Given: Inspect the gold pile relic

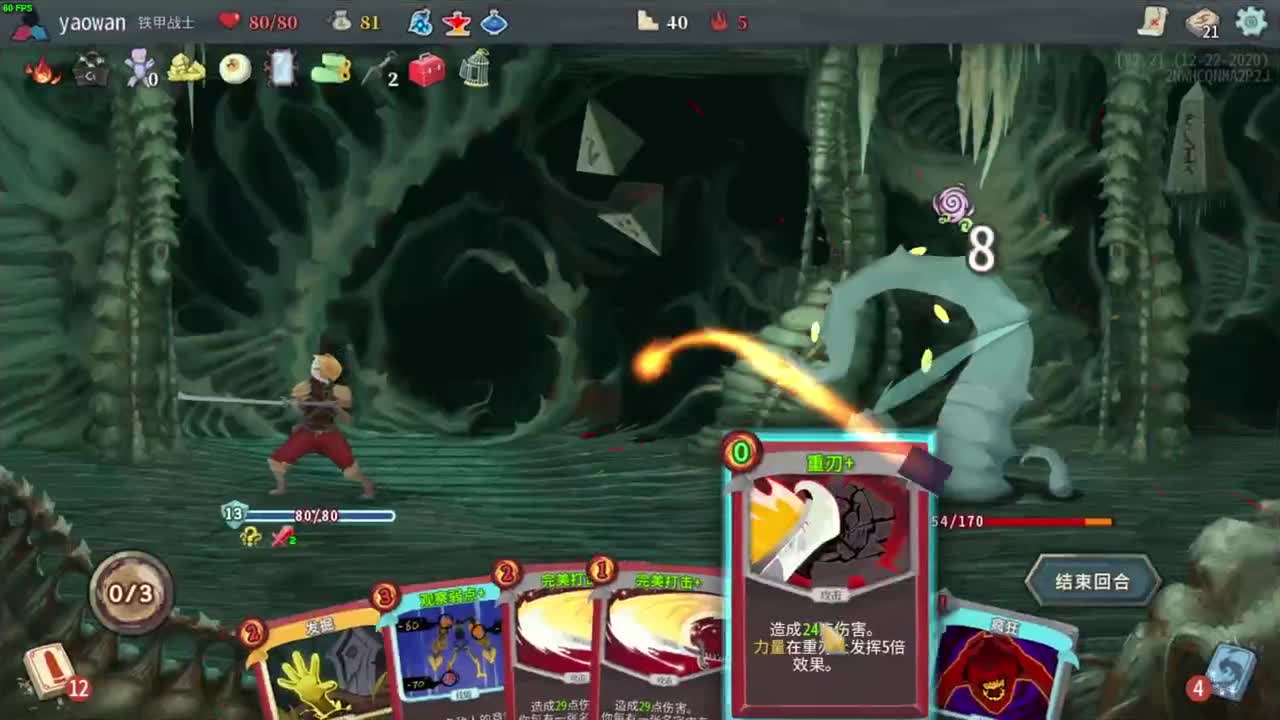Looking at the screenshot, I should tap(186, 69).
